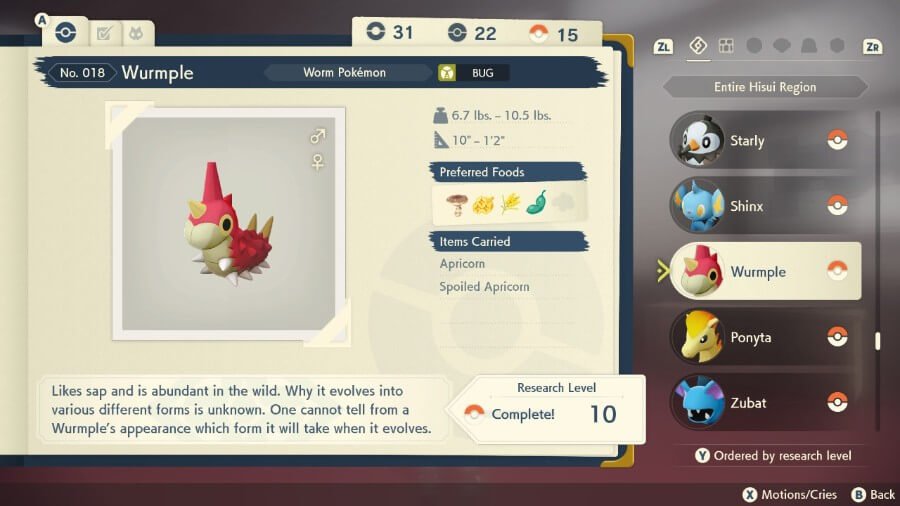This screenshot has width=900, height=506.
Task: Switch to the third tab with creature icon
Action: (x=136, y=34)
